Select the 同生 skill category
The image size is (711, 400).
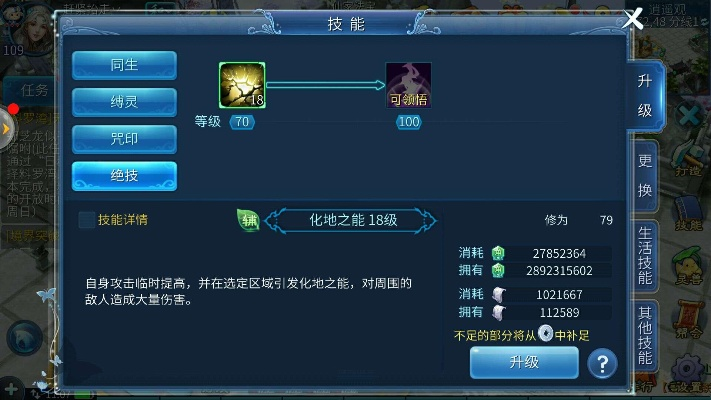click(124, 65)
